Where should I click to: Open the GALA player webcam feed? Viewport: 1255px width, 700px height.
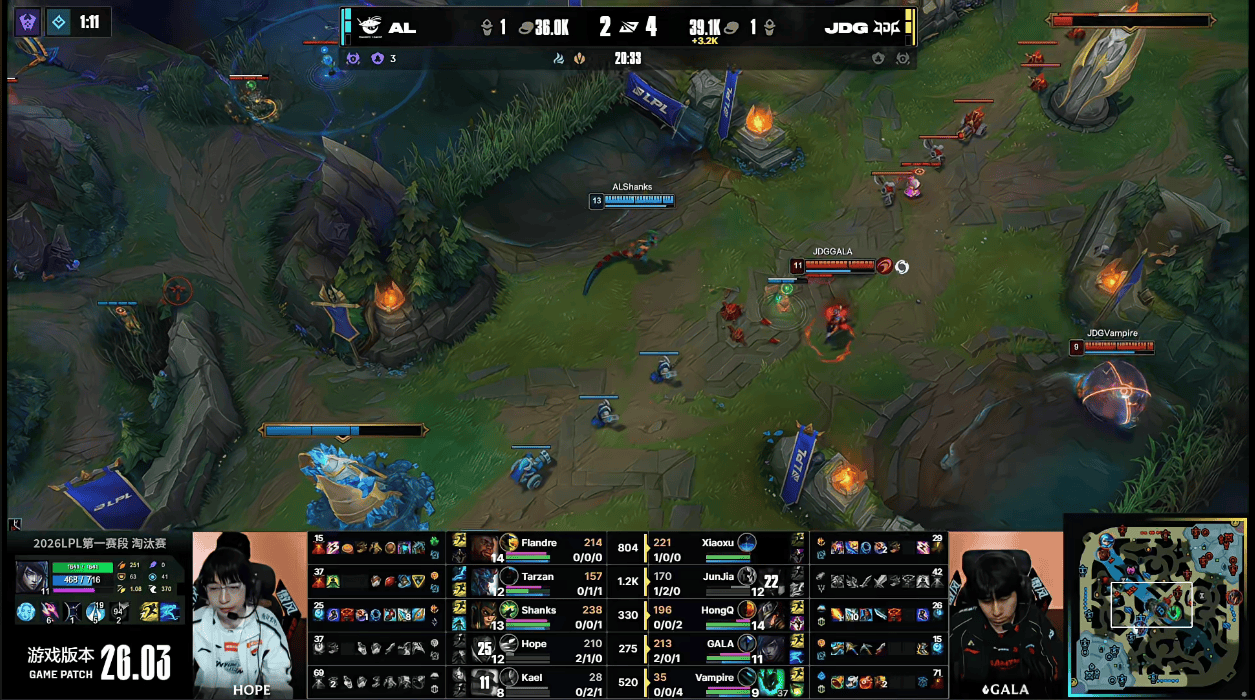point(1004,613)
